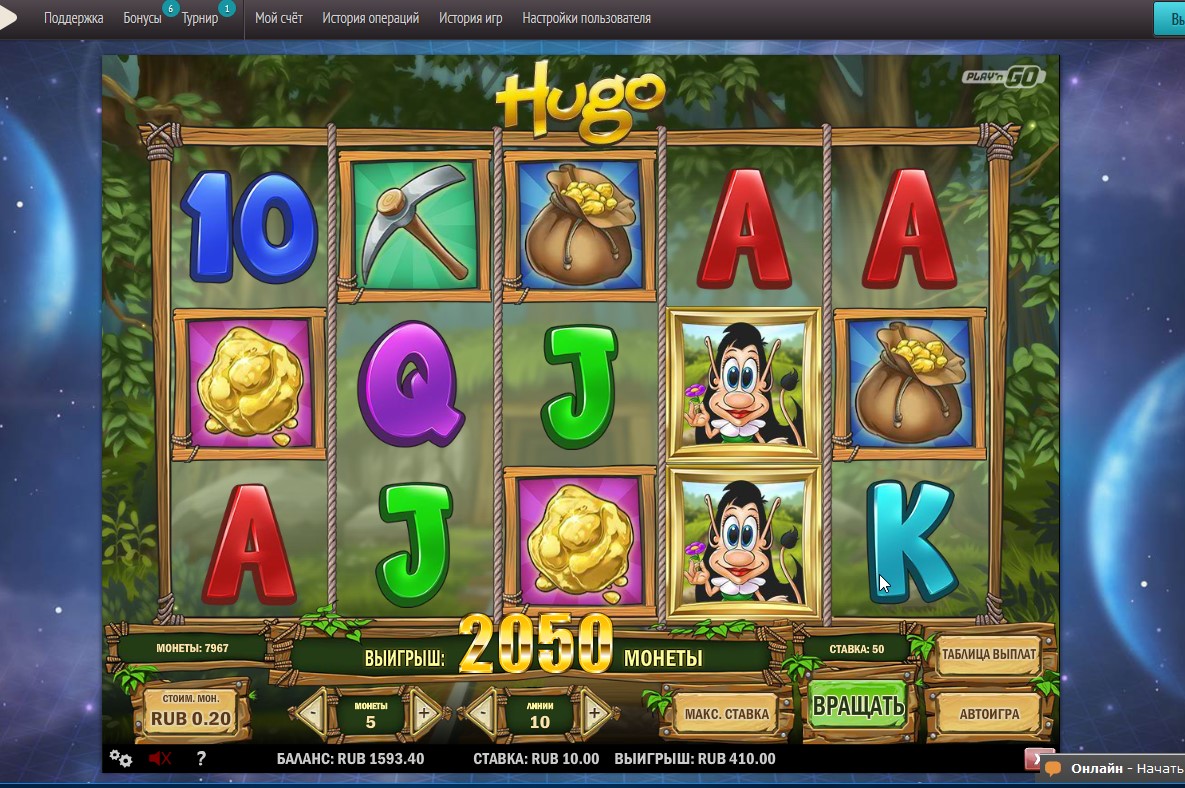Open the gear settings icon

[121, 758]
